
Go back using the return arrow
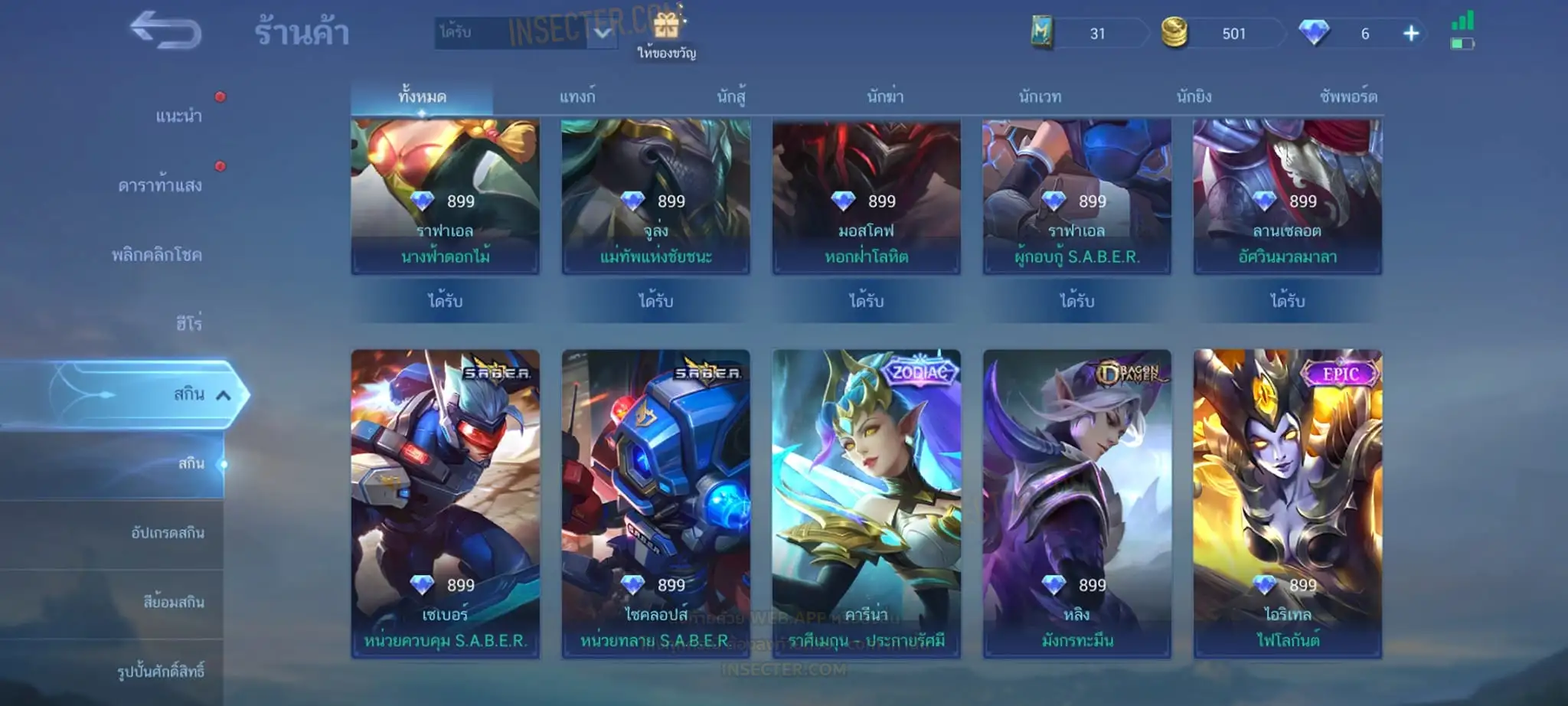(165, 31)
